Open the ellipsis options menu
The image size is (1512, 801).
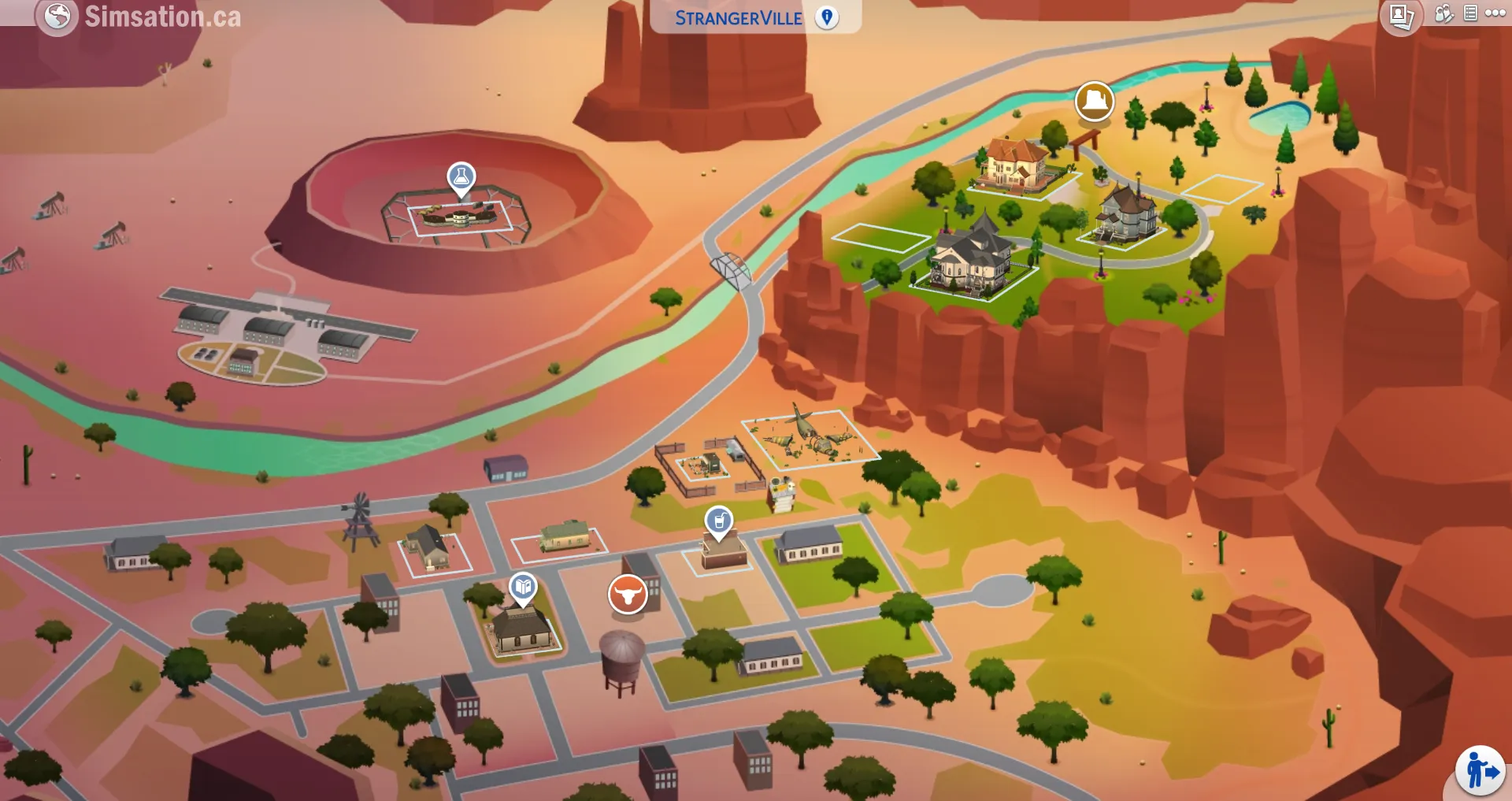click(1495, 13)
